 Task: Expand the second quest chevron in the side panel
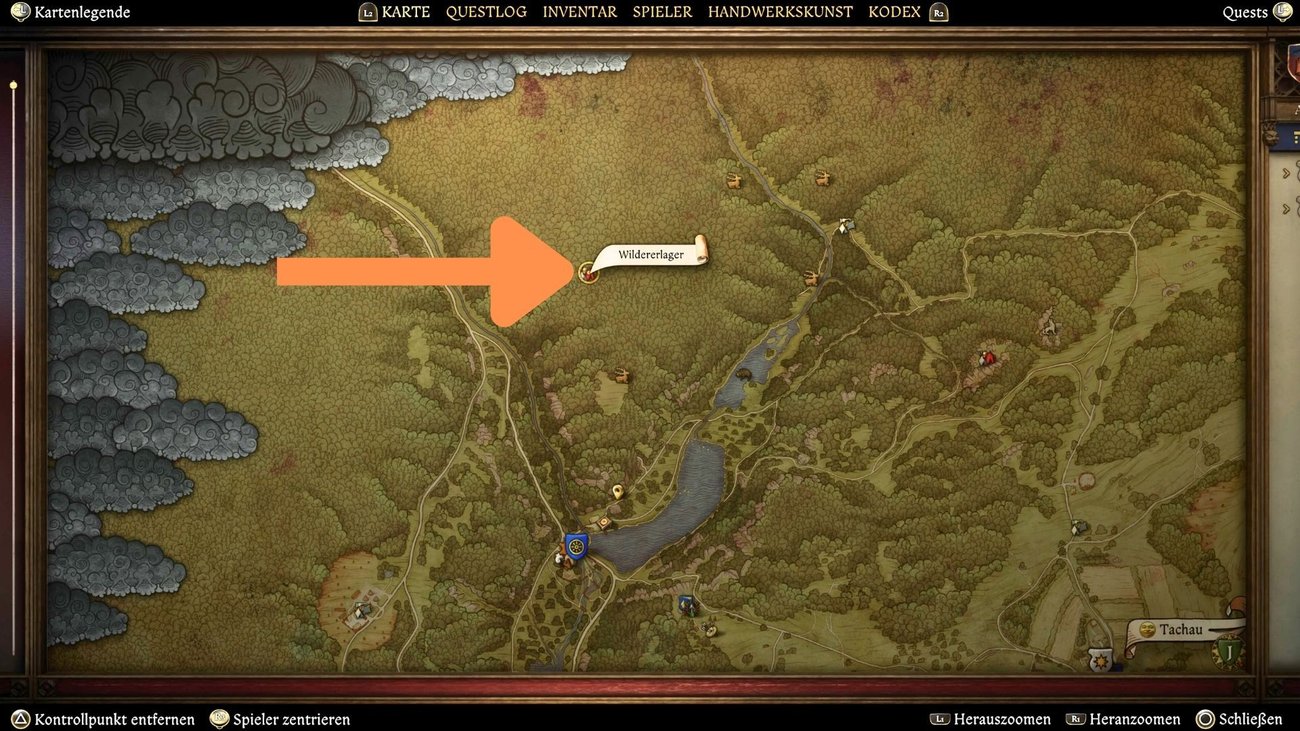pyautogui.click(x=1287, y=209)
